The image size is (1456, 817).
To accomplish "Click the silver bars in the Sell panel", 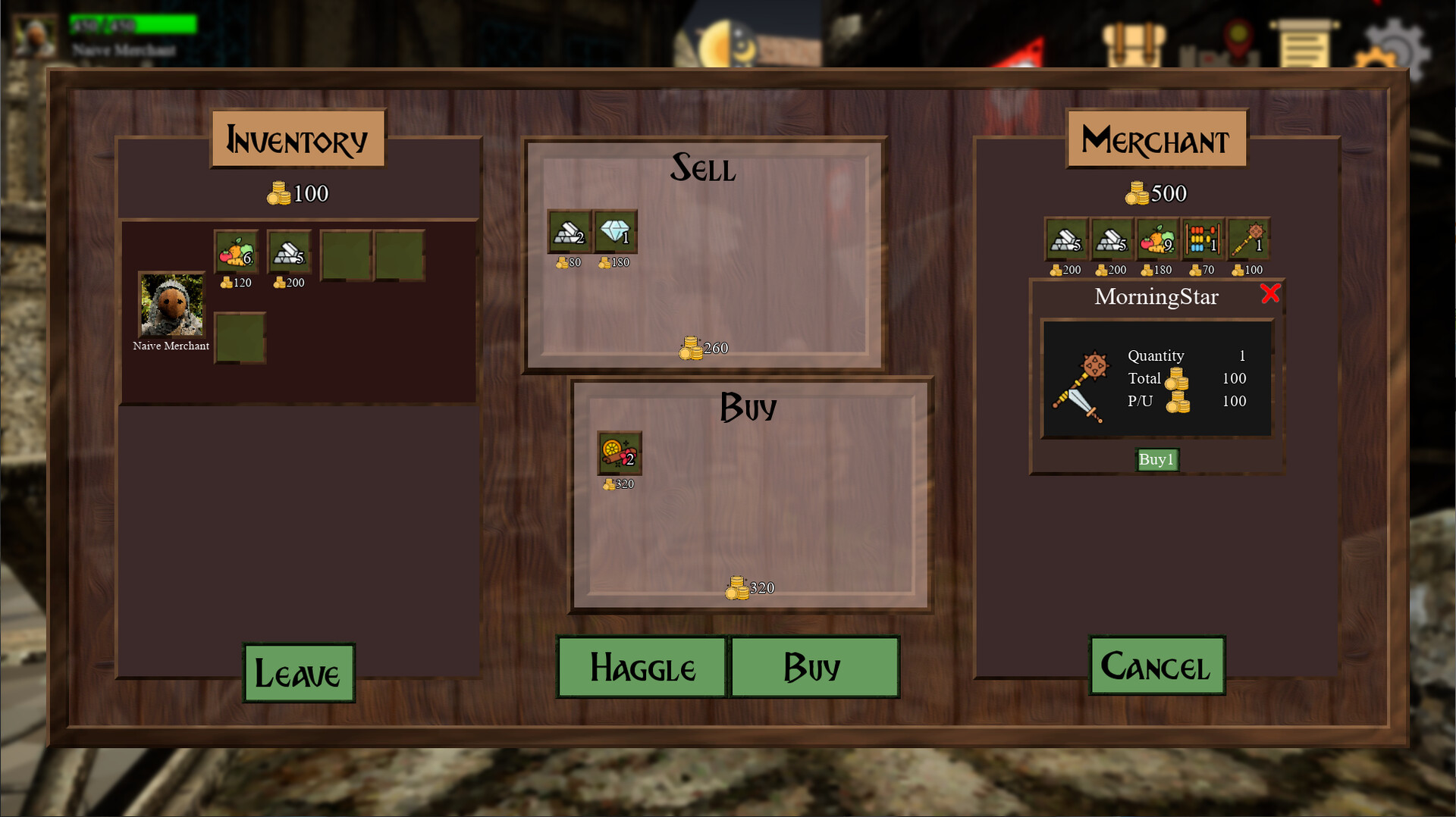I will pos(566,231).
